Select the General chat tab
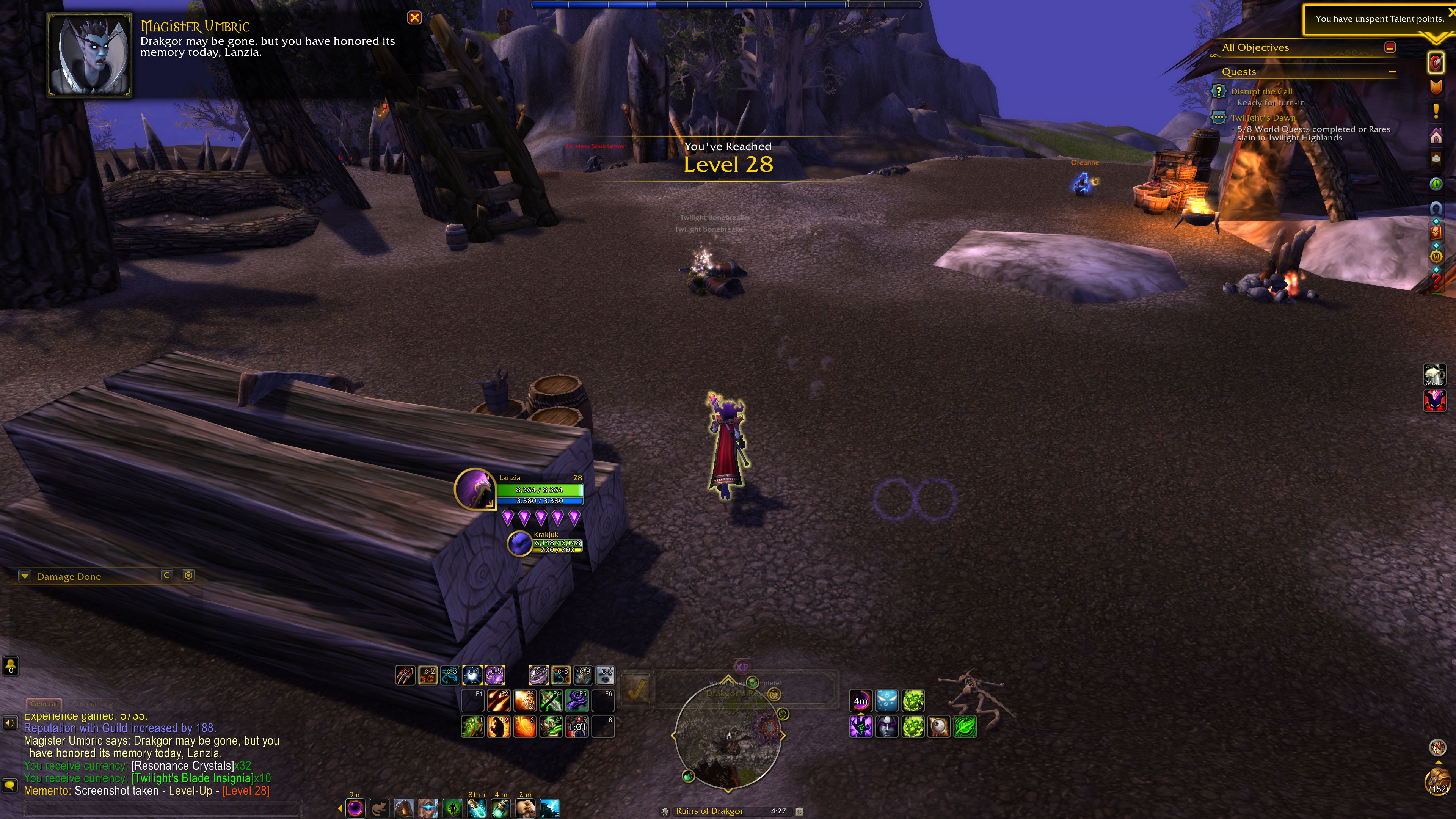This screenshot has width=1456, height=819. (44, 704)
